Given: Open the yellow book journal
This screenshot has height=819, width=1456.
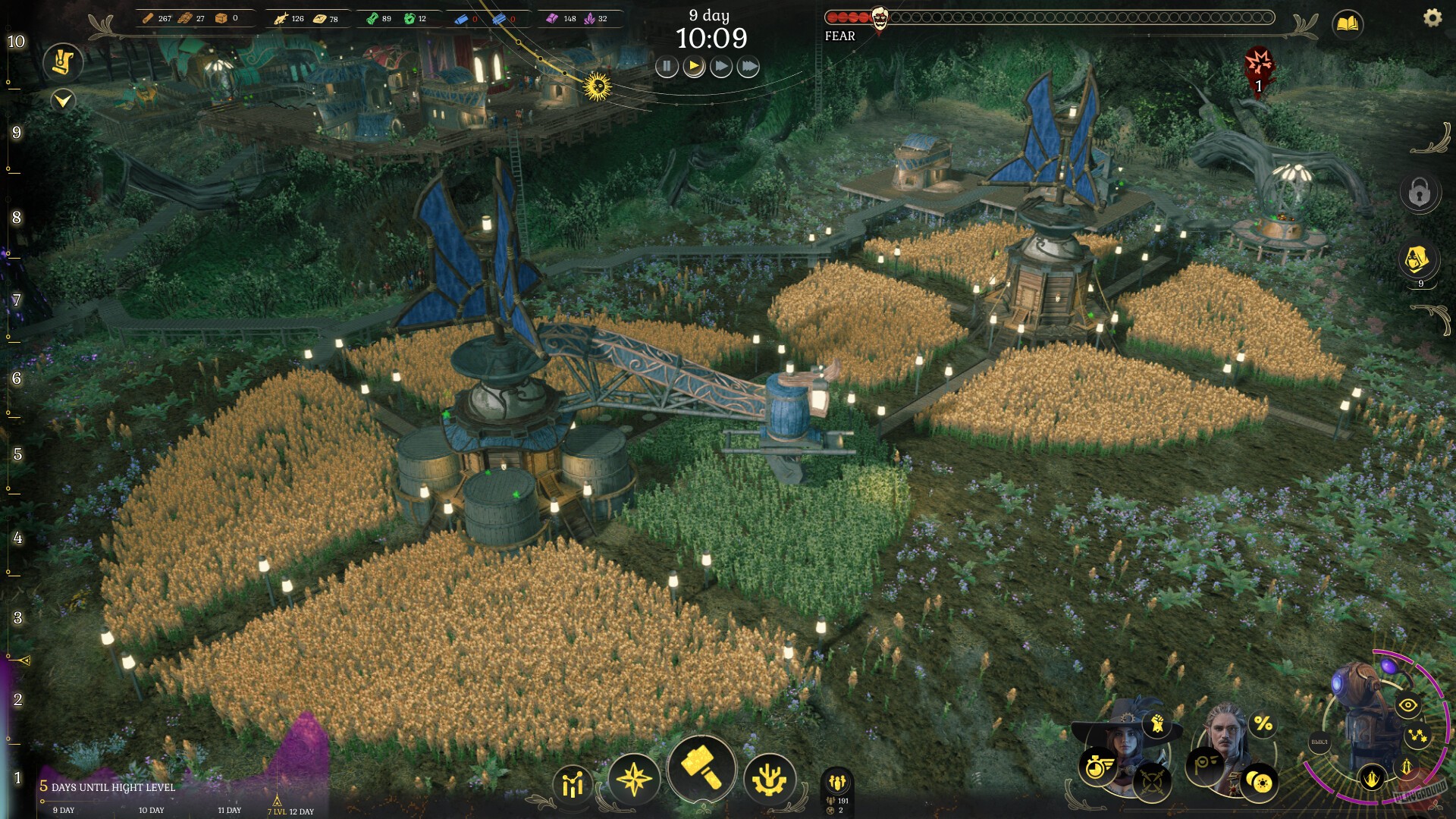Looking at the screenshot, I should (x=1348, y=24).
